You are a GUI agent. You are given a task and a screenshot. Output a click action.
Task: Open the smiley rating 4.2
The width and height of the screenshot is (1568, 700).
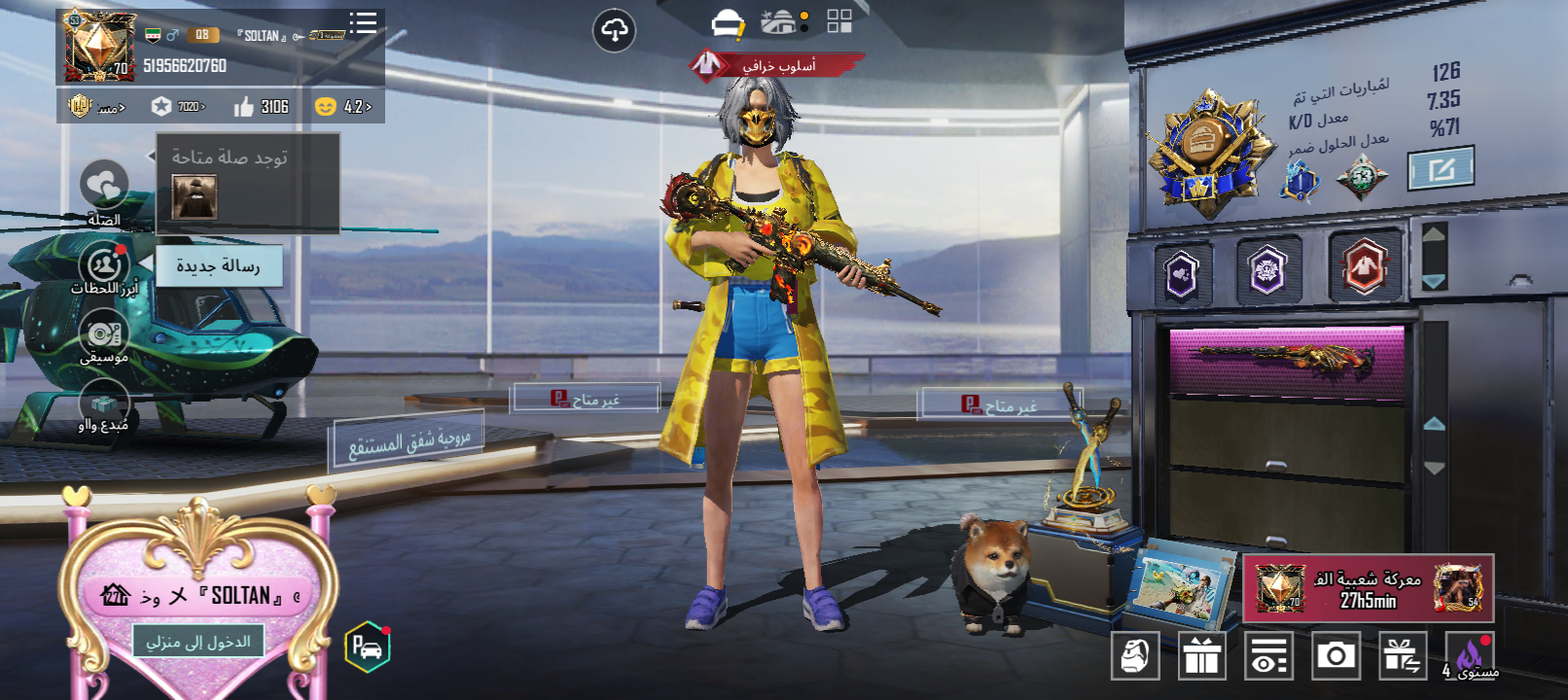[343, 107]
